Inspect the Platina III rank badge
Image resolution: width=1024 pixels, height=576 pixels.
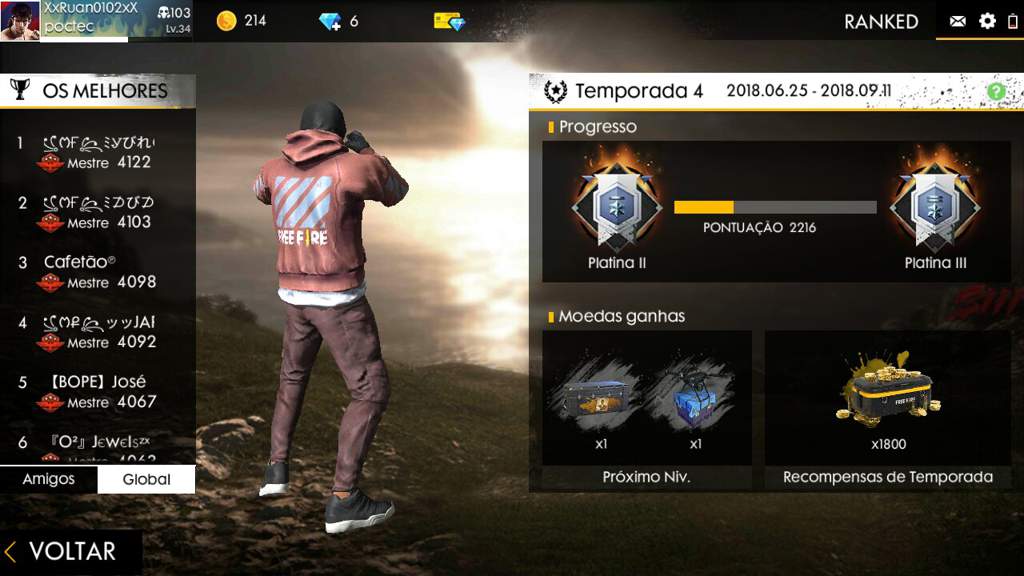click(935, 205)
